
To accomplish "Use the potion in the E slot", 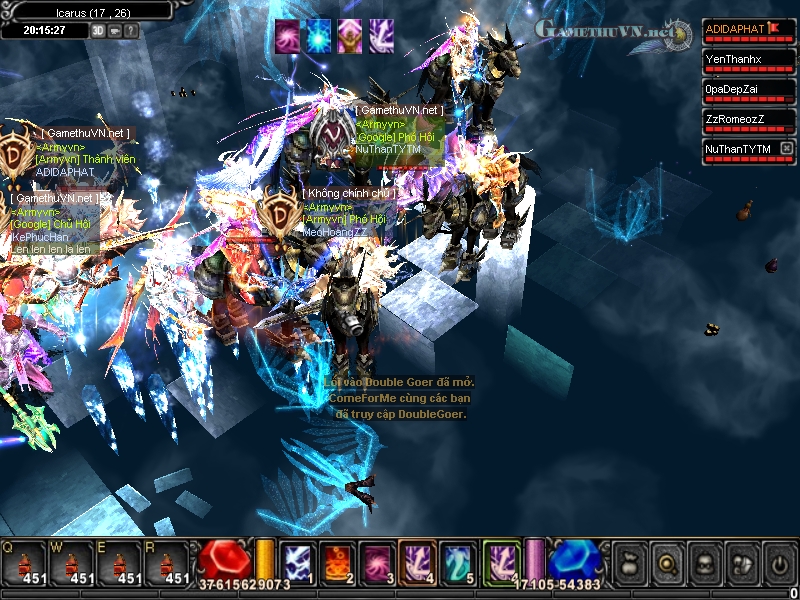I will [x=119, y=564].
